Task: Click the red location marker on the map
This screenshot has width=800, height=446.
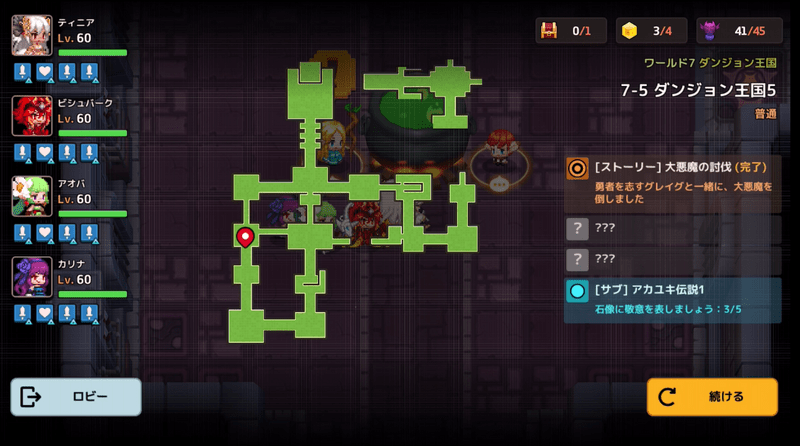Action: pos(245,236)
